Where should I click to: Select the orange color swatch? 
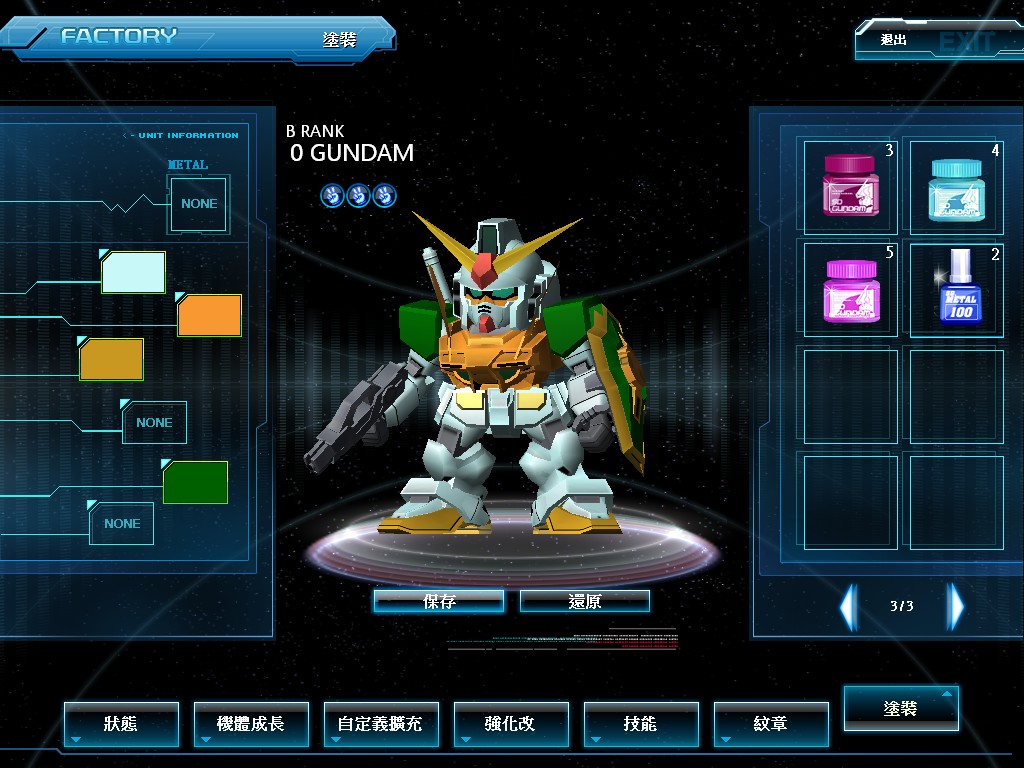(x=210, y=315)
